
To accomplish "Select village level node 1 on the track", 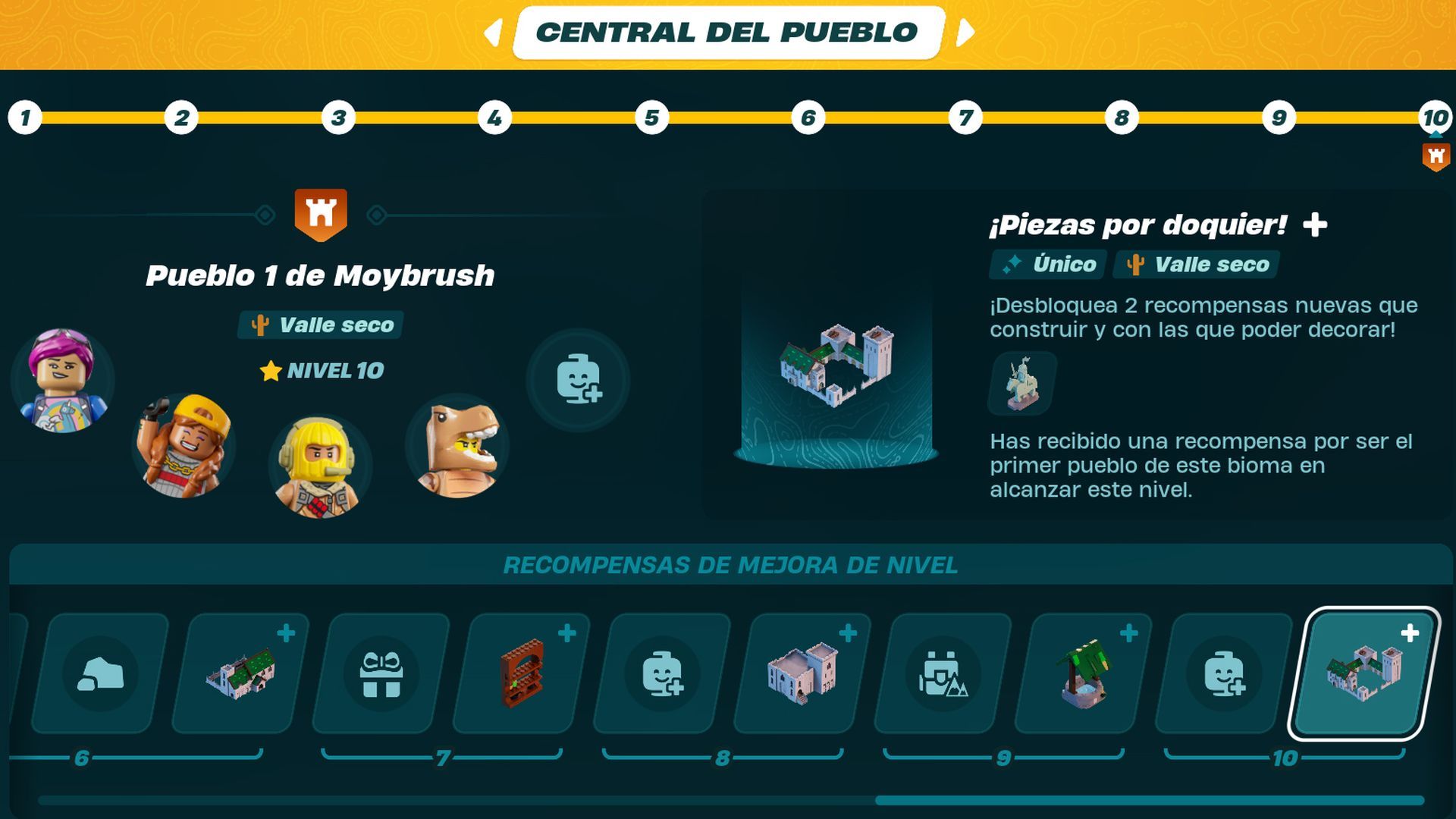I will click(x=25, y=118).
